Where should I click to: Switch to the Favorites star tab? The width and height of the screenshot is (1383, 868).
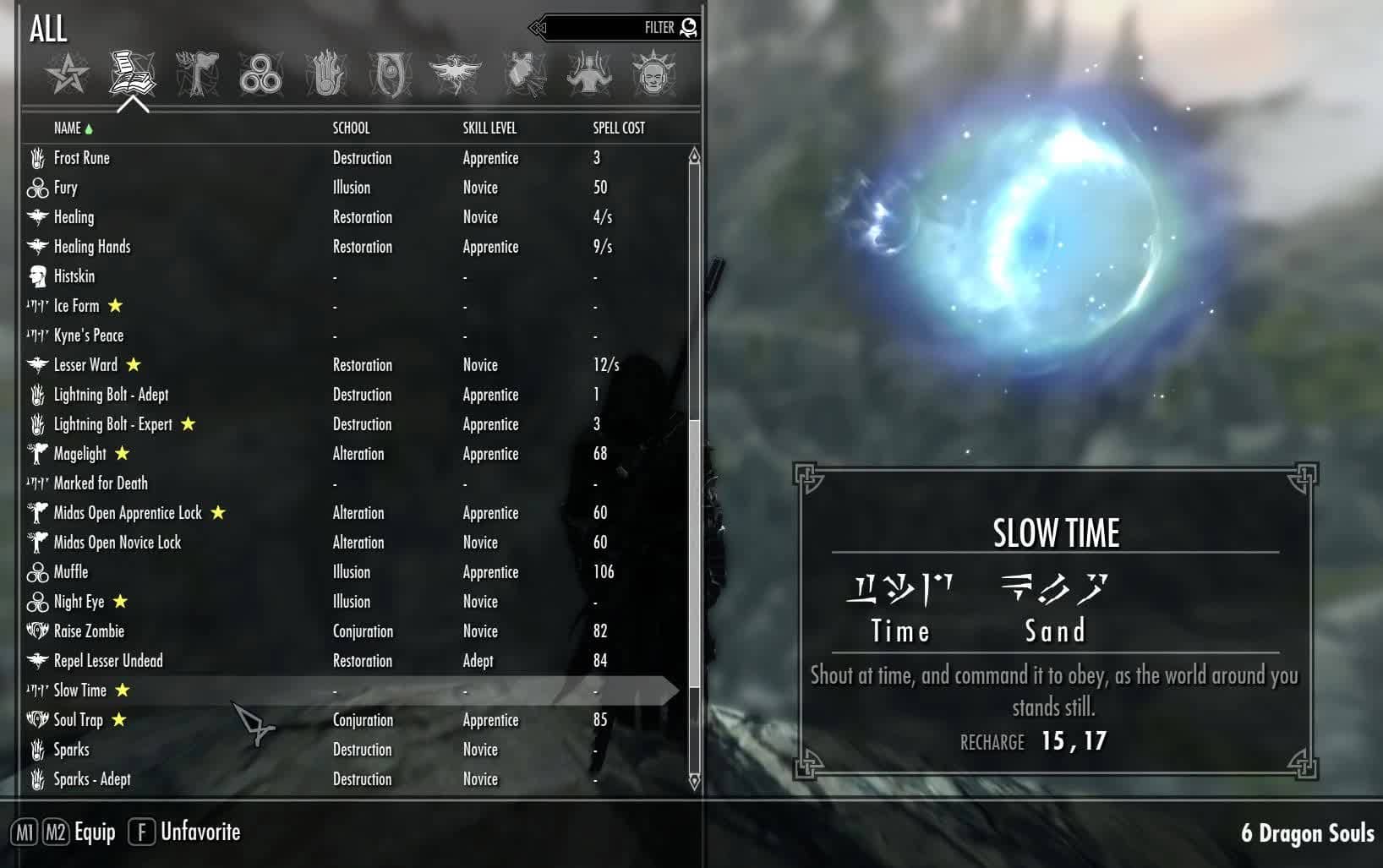click(x=68, y=74)
